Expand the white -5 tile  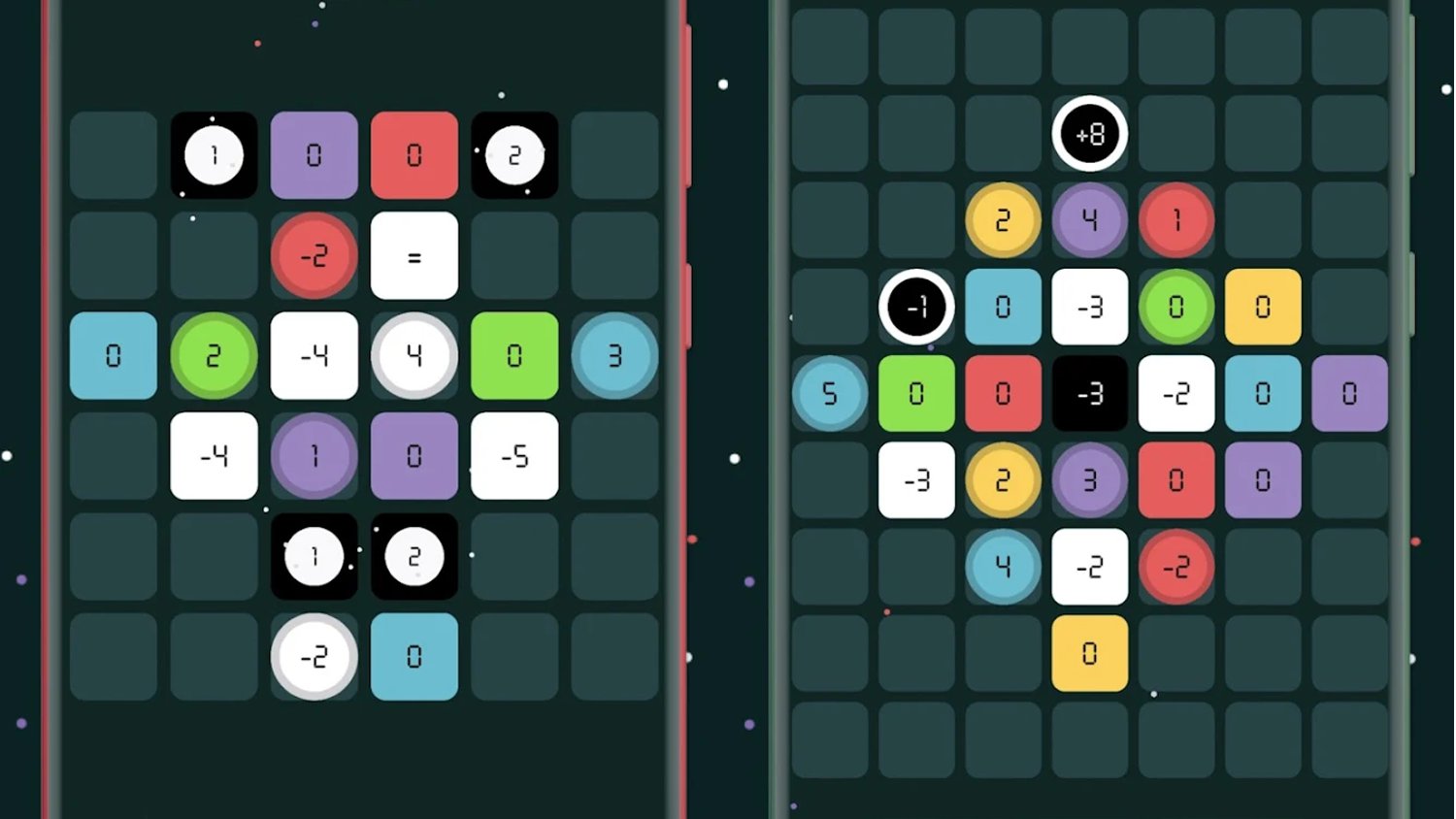[x=514, y=456]
